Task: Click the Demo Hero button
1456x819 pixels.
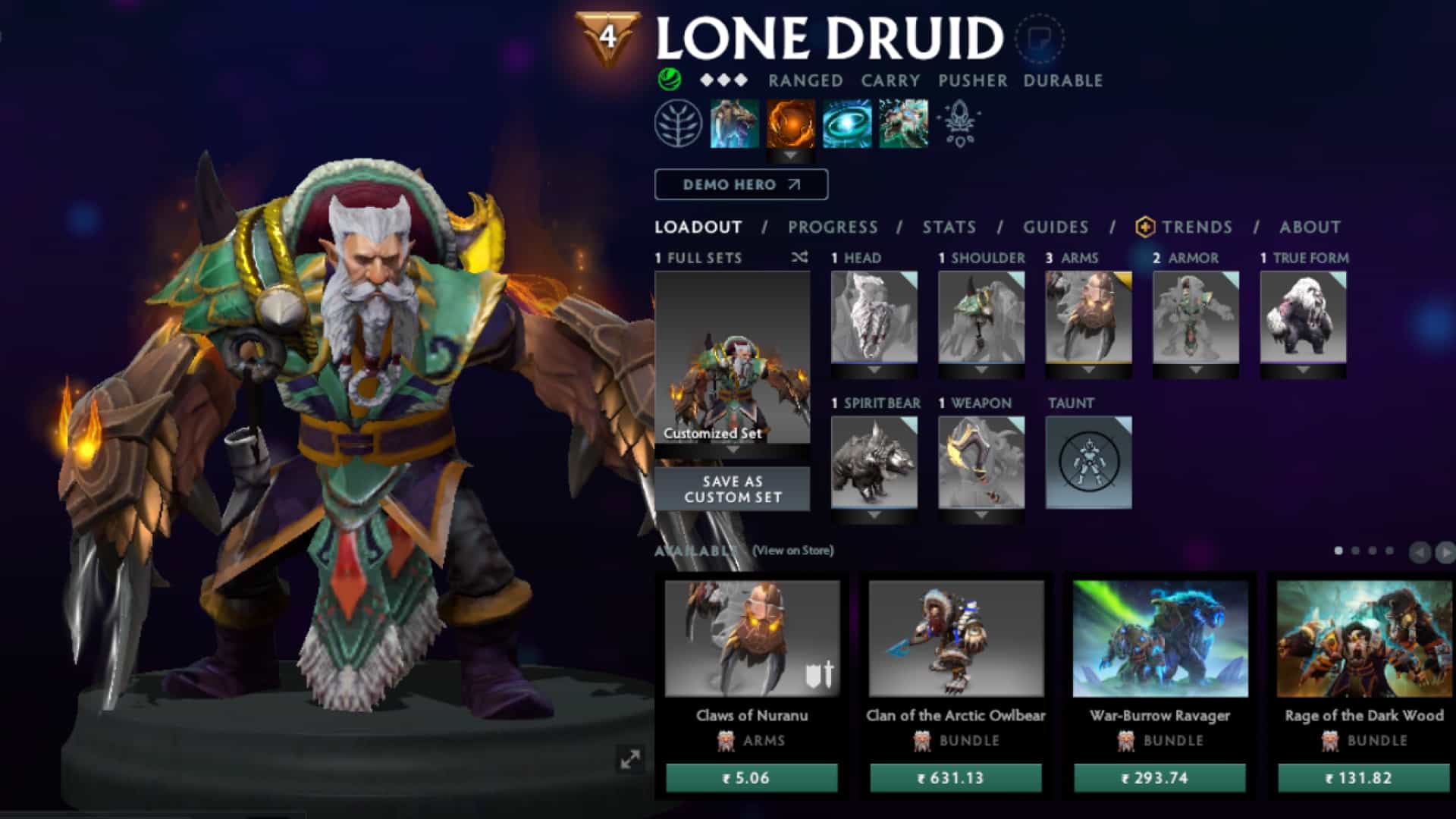Action: click(741, 184)
